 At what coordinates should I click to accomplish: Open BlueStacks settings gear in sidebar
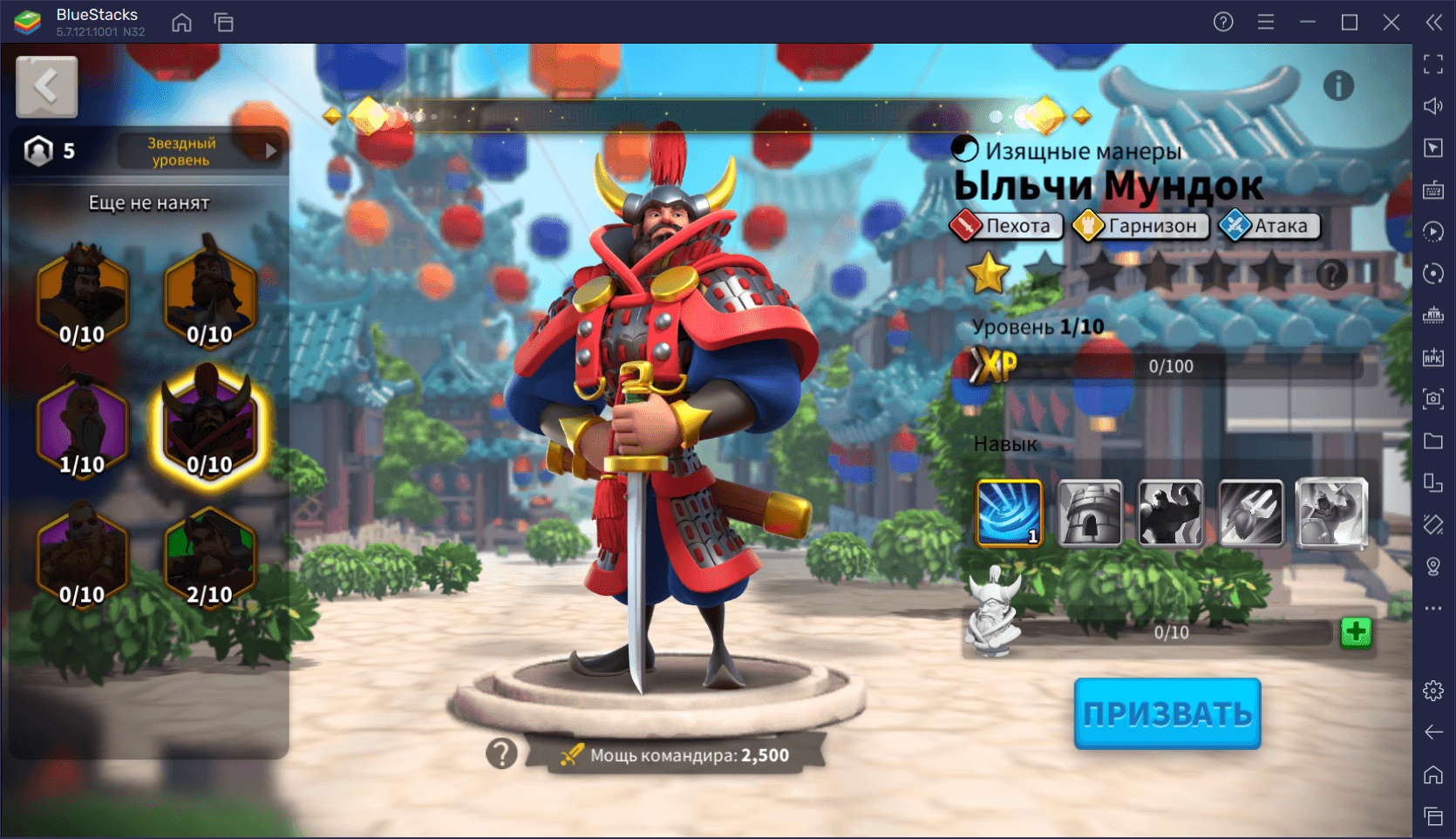[x=1433, y=691]
